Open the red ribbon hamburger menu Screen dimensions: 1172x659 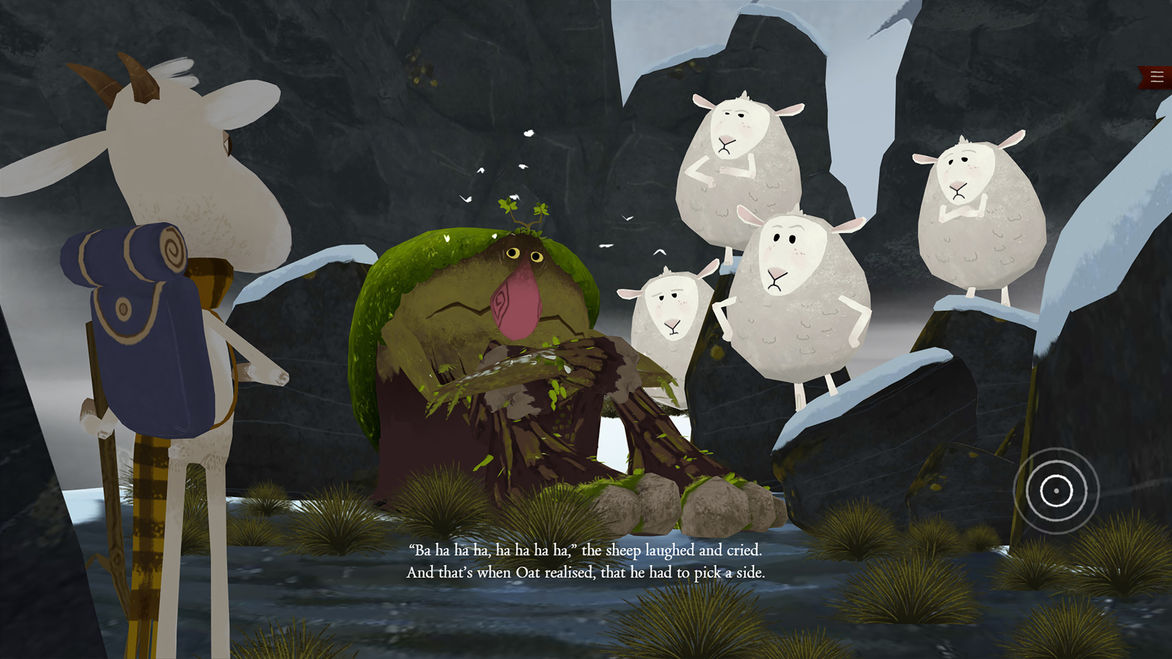pyautogui.click(x=1156, y=77)
